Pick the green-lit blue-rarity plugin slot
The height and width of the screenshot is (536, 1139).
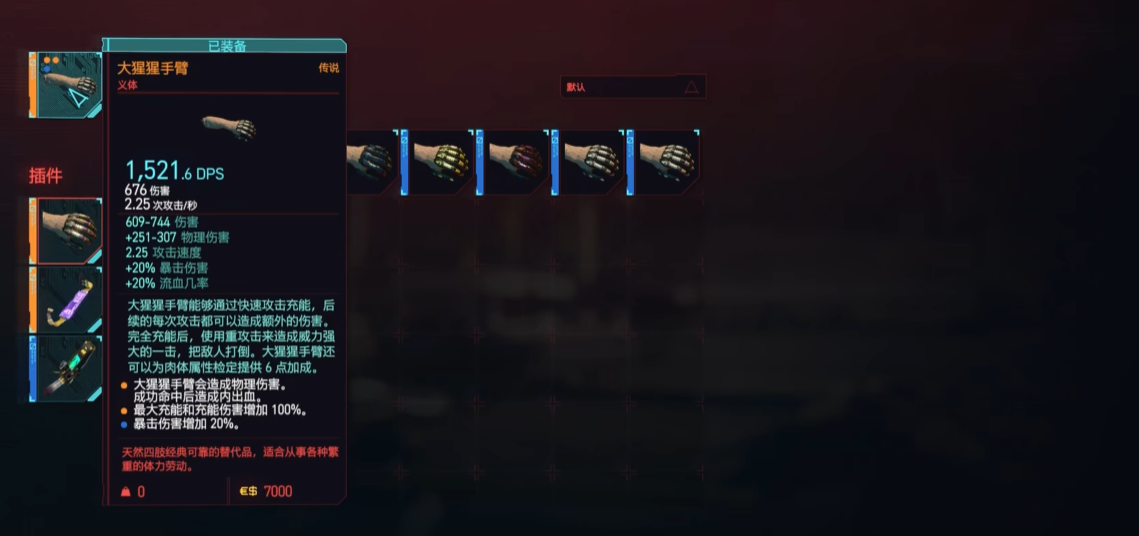point(67,367)
